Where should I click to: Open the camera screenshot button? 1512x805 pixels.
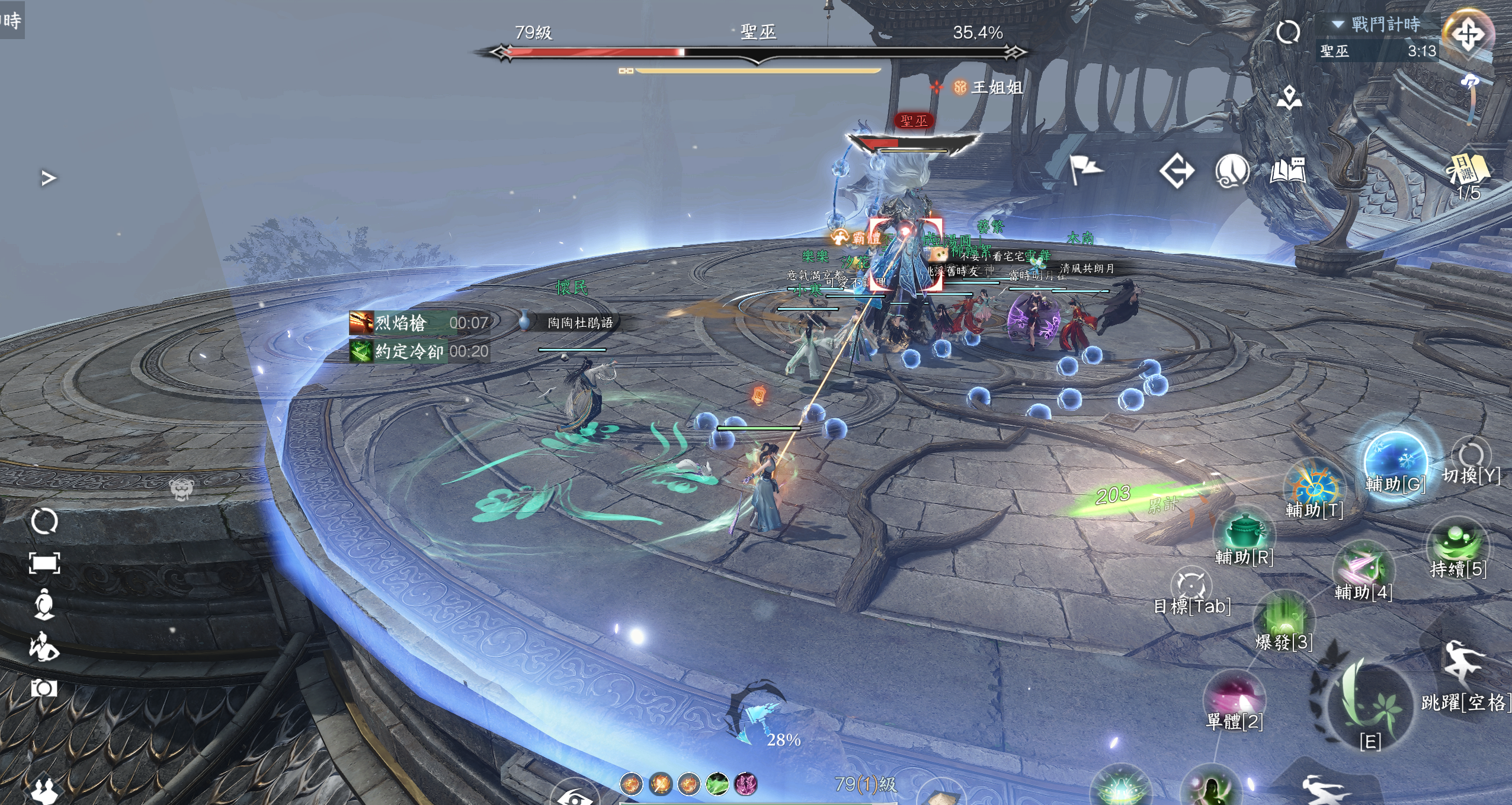tap(44, 688)
